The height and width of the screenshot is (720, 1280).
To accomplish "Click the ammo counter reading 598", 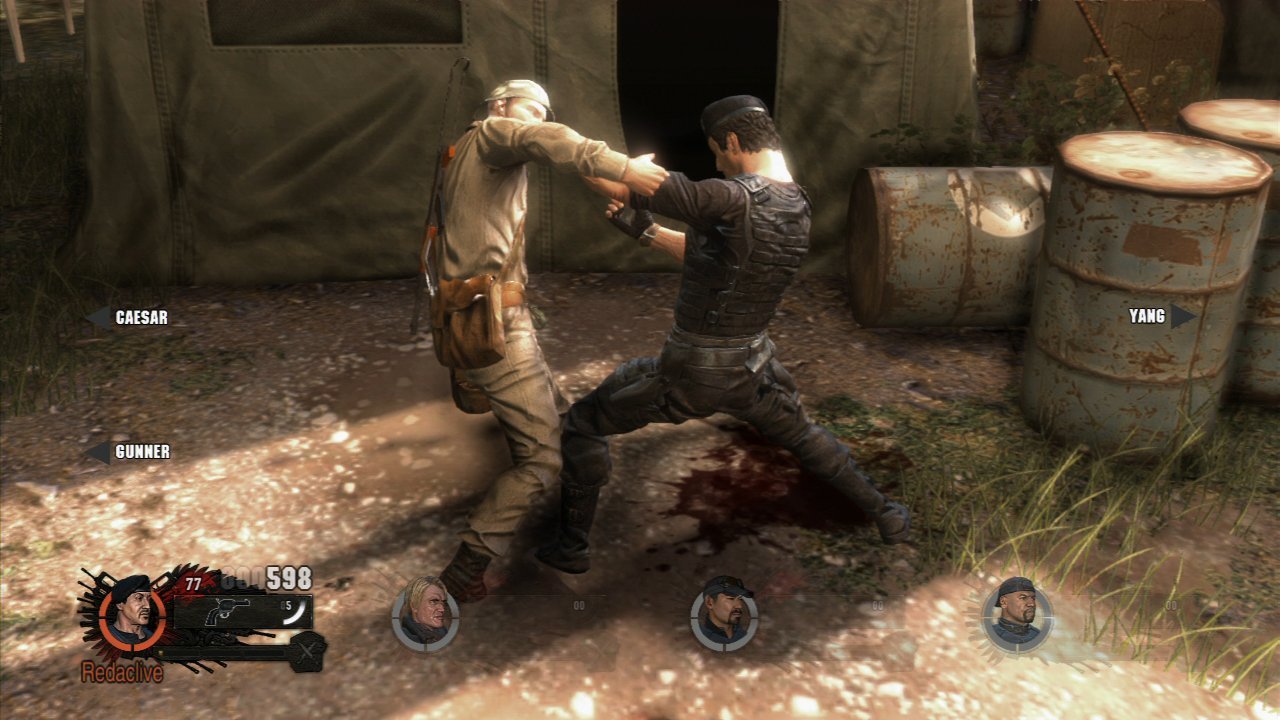I will [290, 578].
